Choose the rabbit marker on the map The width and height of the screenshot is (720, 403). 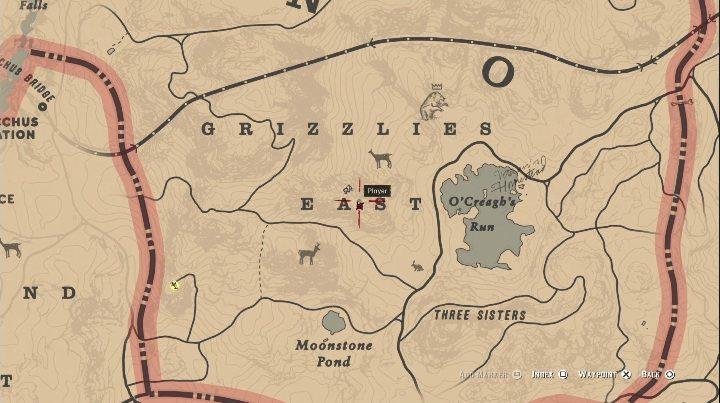[x=416, y=266]
